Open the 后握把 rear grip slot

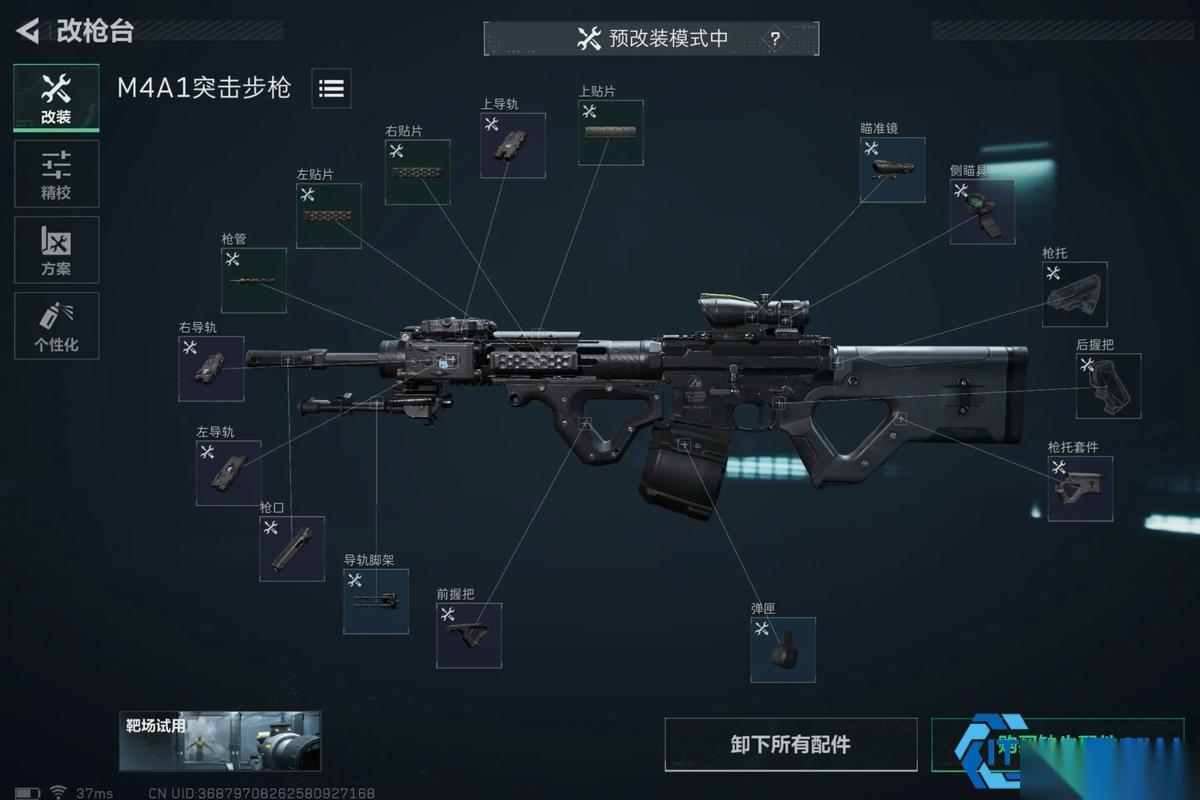1108,386
